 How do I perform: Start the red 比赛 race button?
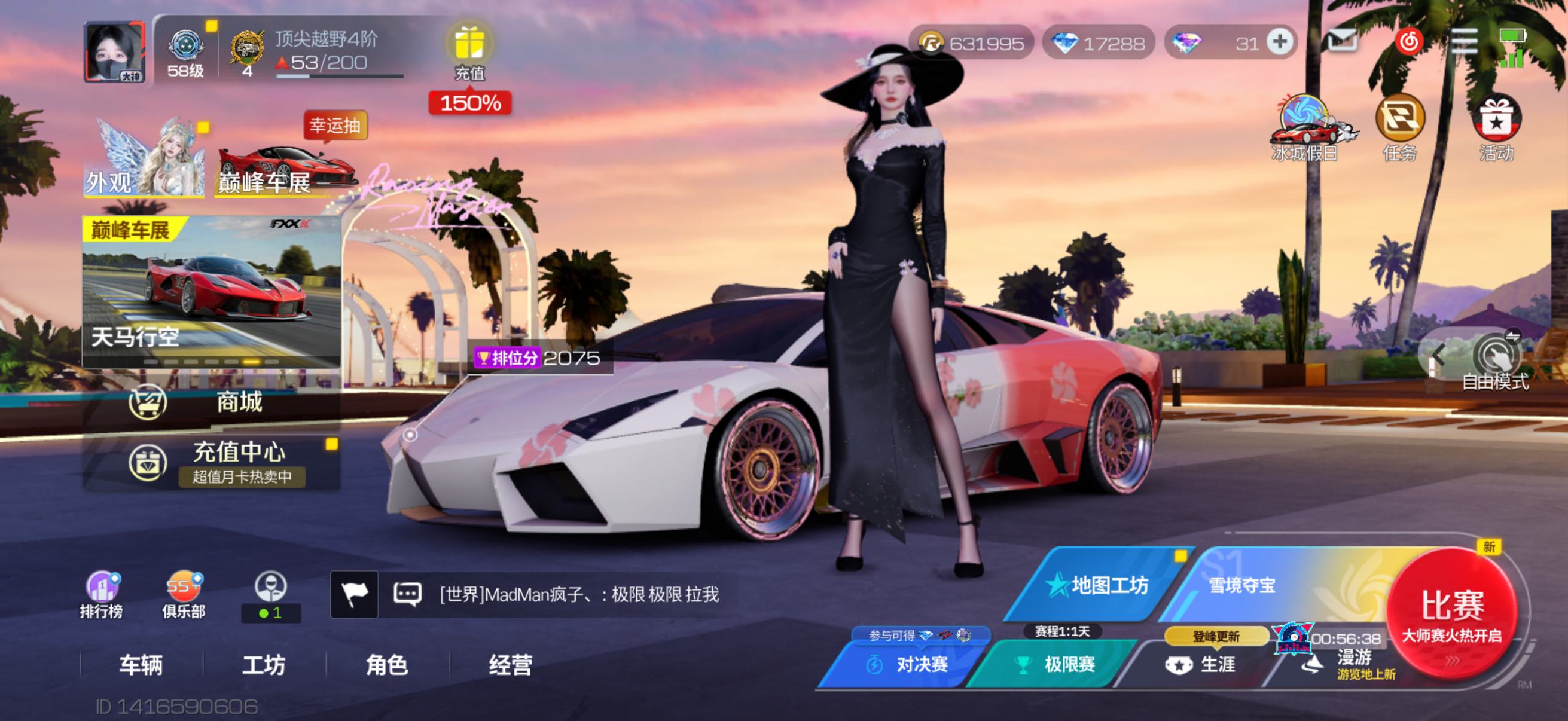[1452, 615]
